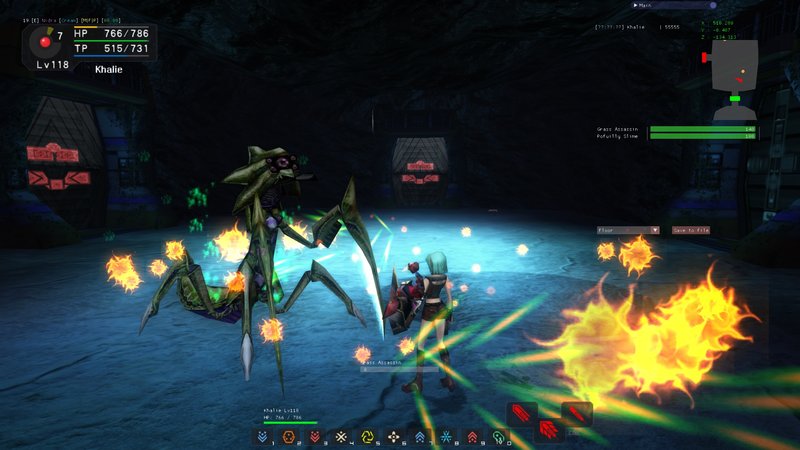
Task: Open the Floor dropdown
Action: 627,230
